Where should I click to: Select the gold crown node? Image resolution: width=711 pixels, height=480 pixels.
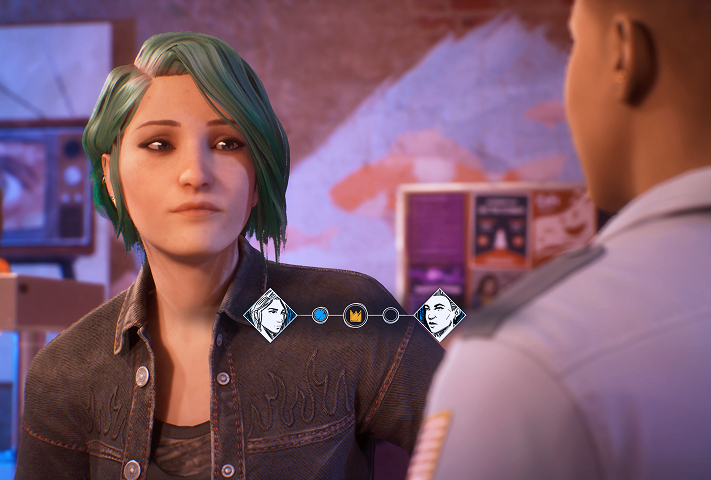click(355, 315)
